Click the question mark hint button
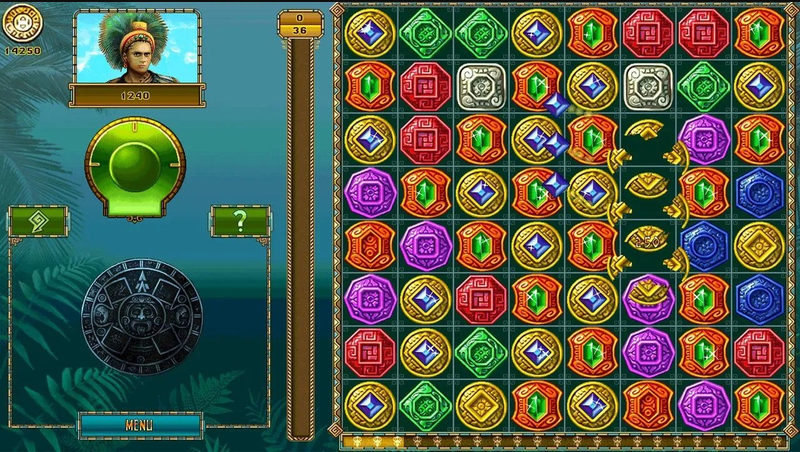The image size is (800, 452). tap(240, 221)
